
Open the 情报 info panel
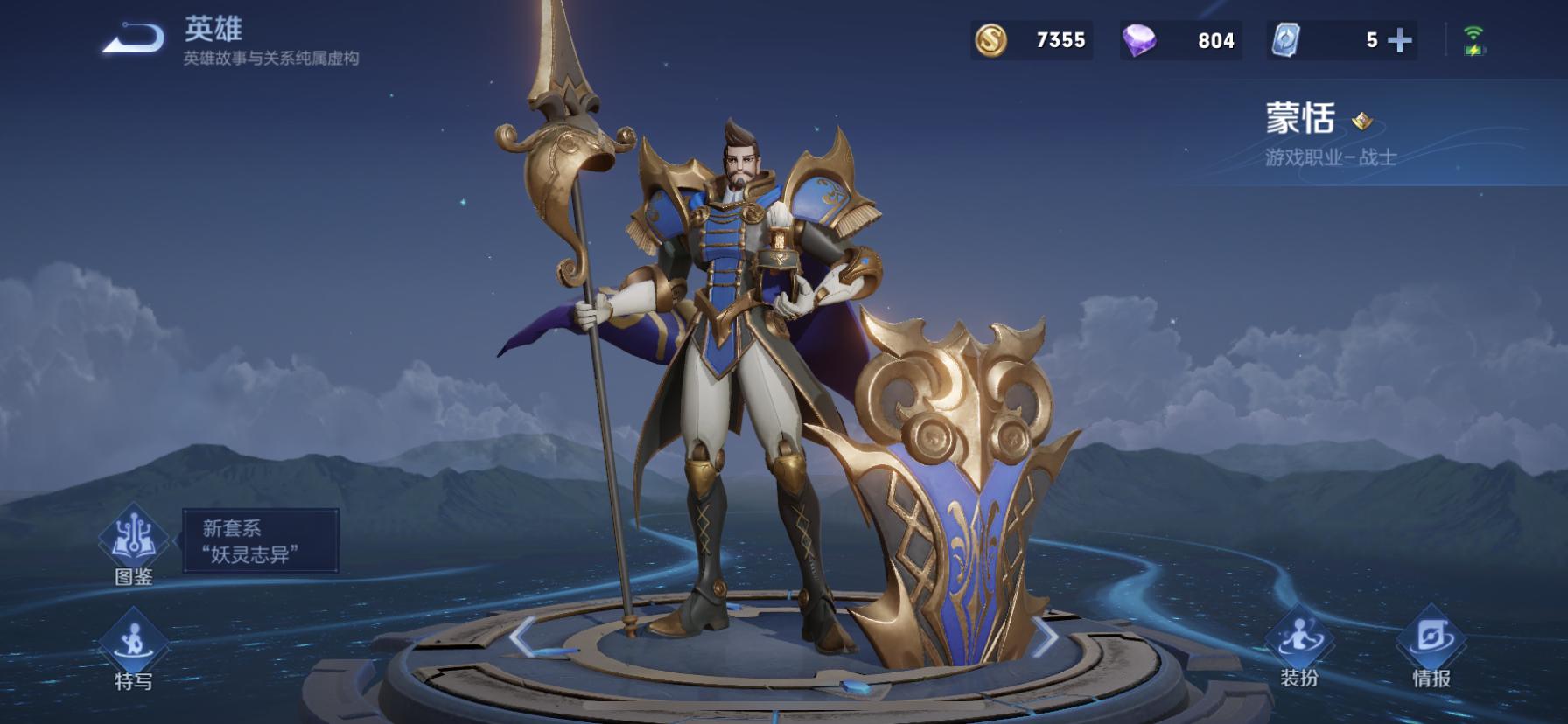tap(1431, 648)
